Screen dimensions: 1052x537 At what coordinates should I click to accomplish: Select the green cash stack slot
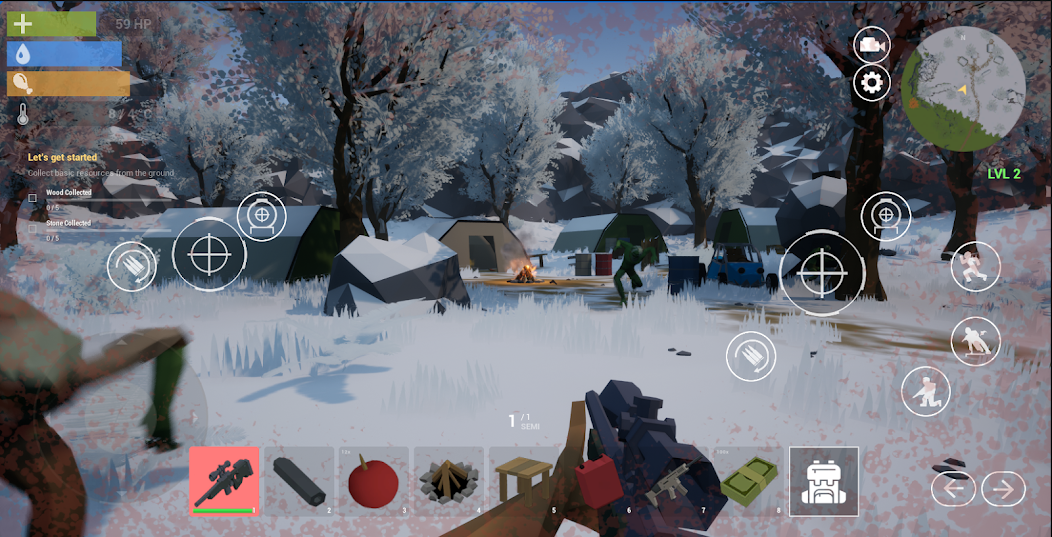click(747, 481)
